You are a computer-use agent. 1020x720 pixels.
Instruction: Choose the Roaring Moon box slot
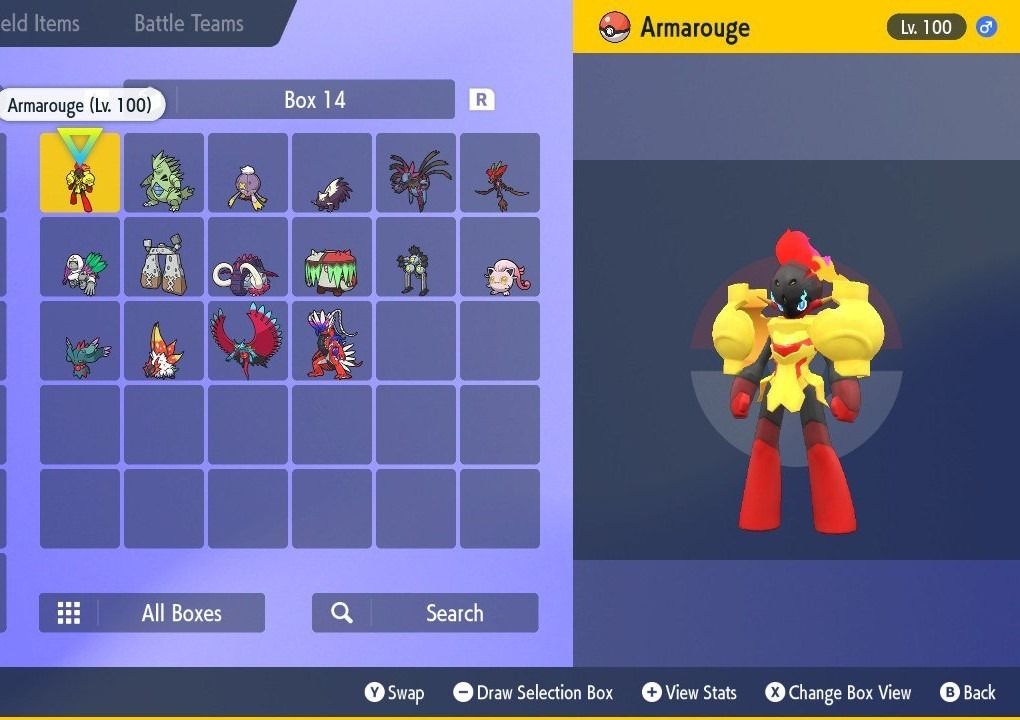[248, 341]
